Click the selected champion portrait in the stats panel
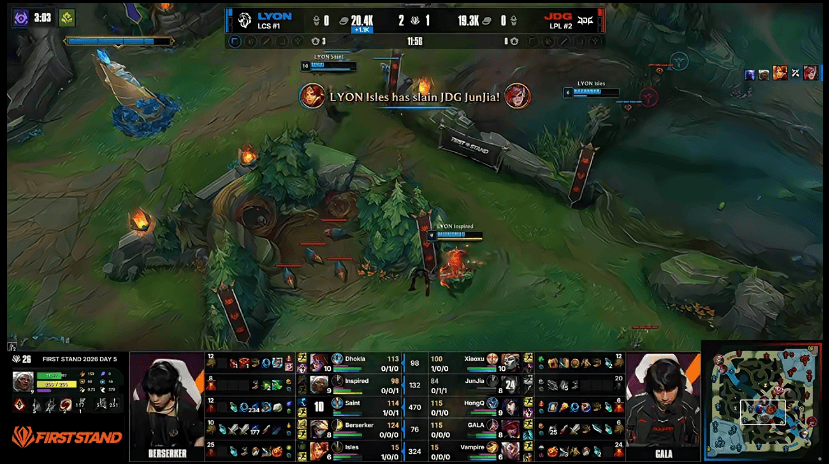 (23, 381)
